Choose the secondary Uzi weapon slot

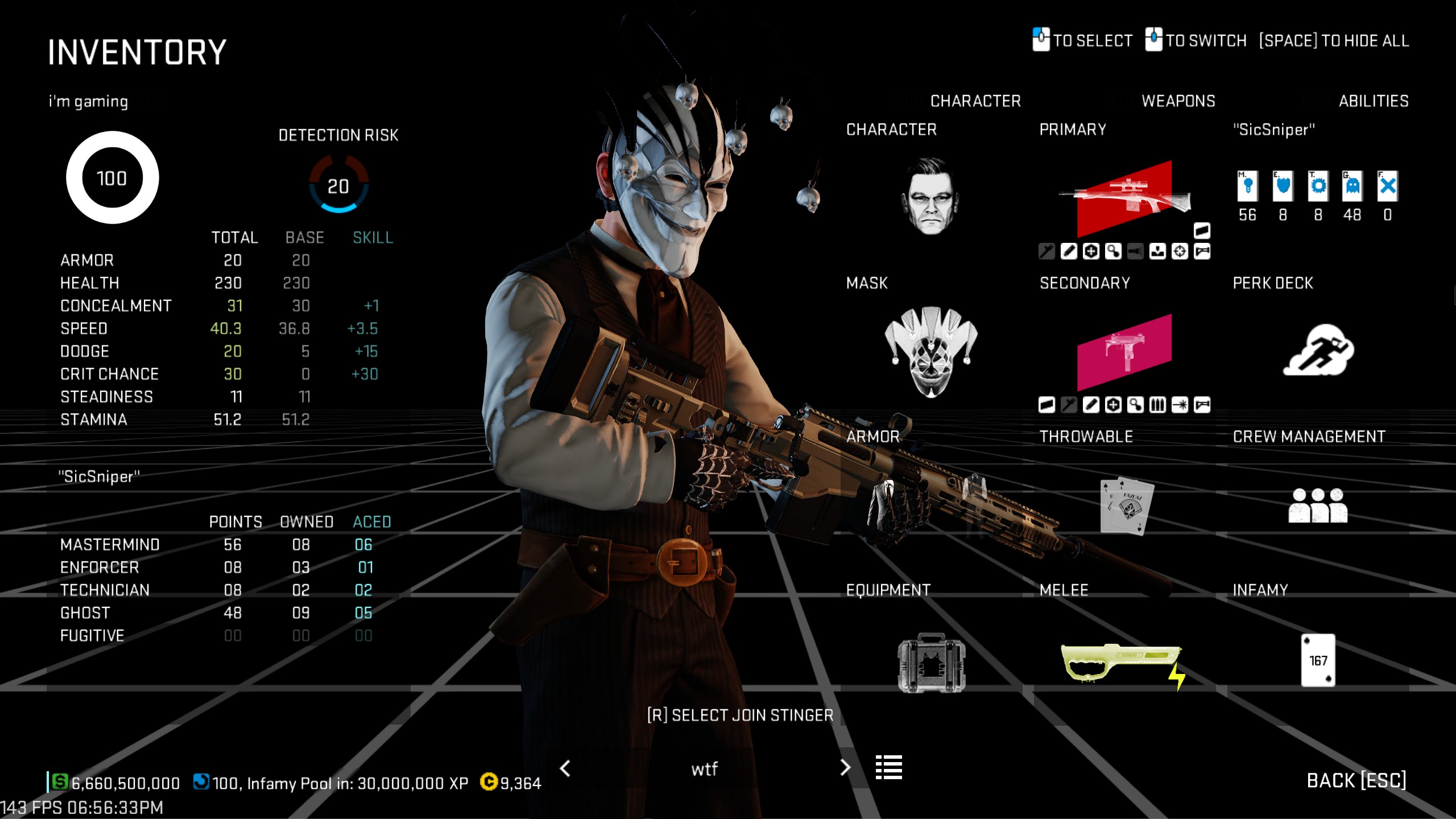click(x=1124, y=351)
